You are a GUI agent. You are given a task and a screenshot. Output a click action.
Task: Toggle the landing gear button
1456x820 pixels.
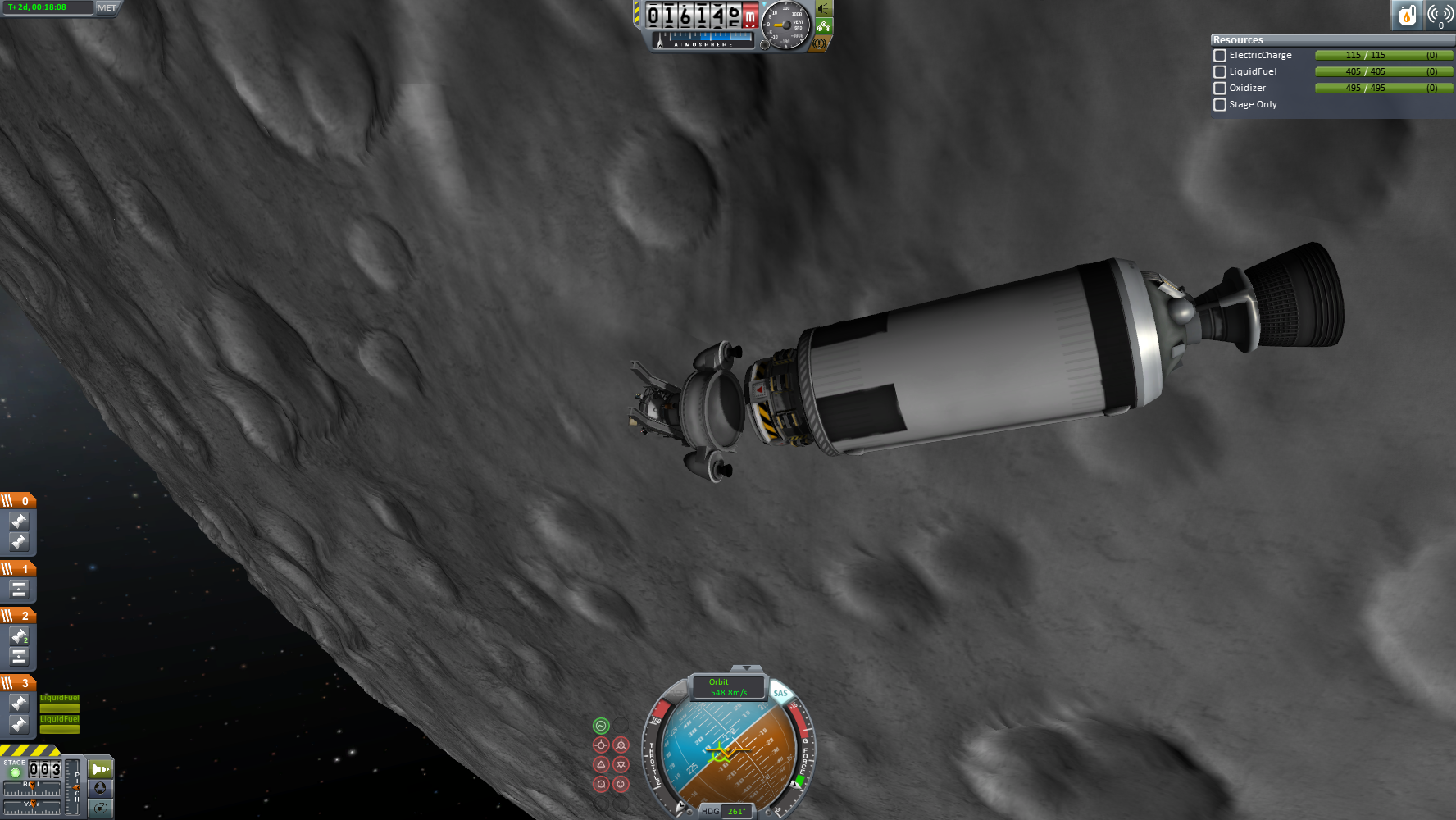click(x=823, y=26)
